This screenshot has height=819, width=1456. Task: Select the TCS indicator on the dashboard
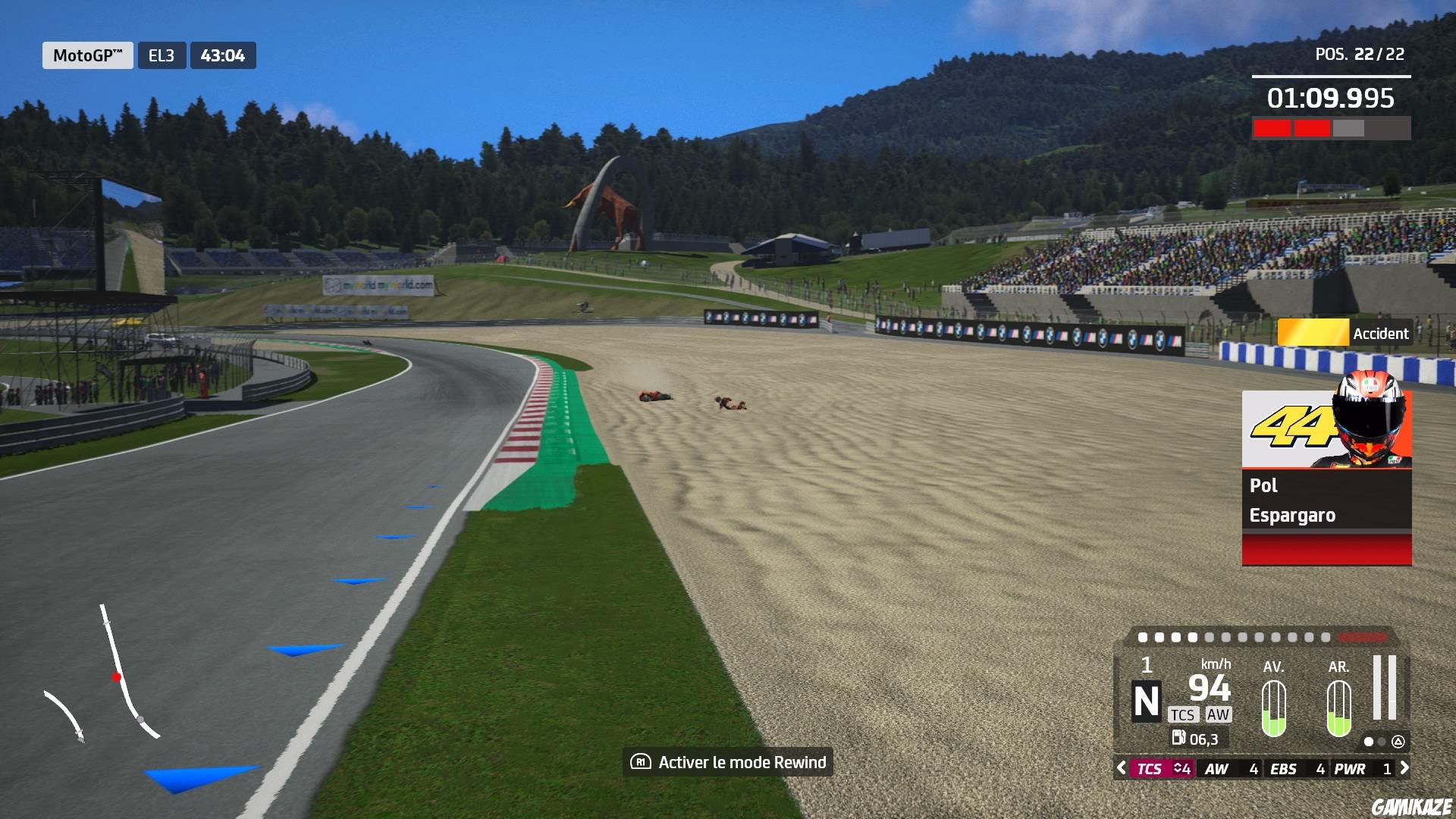coord(1183,715)
